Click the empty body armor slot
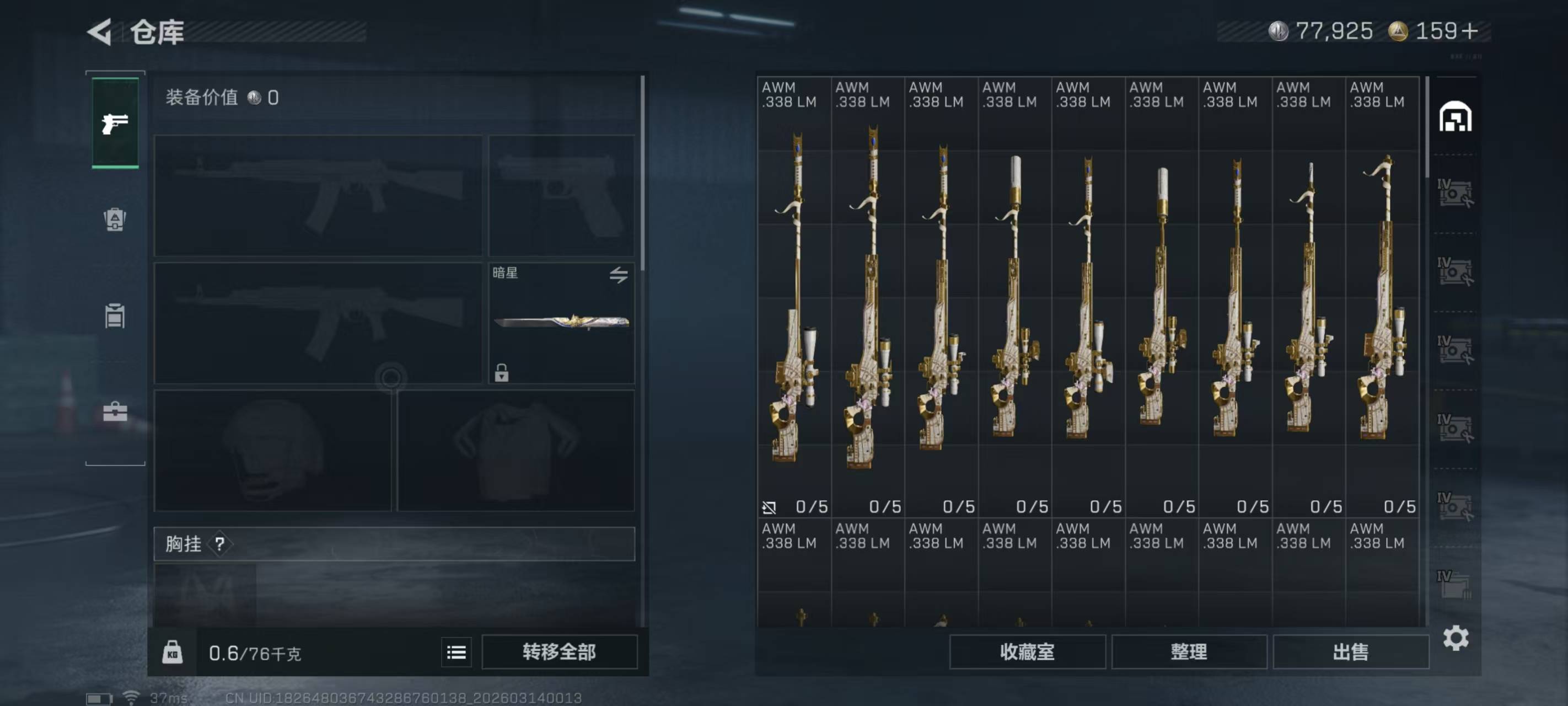Viewport: 1568px width, 706px height. pos(515,450)
